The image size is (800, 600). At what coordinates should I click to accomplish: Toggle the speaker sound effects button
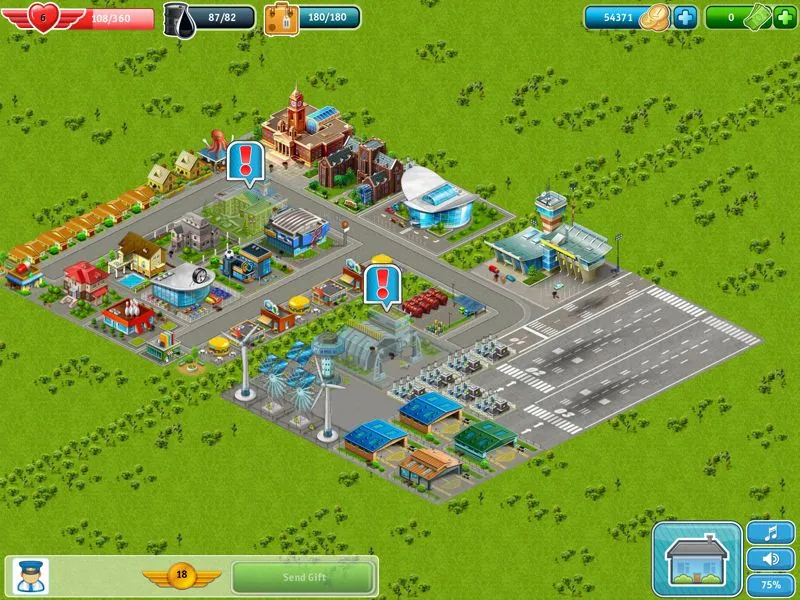point(770,559)
